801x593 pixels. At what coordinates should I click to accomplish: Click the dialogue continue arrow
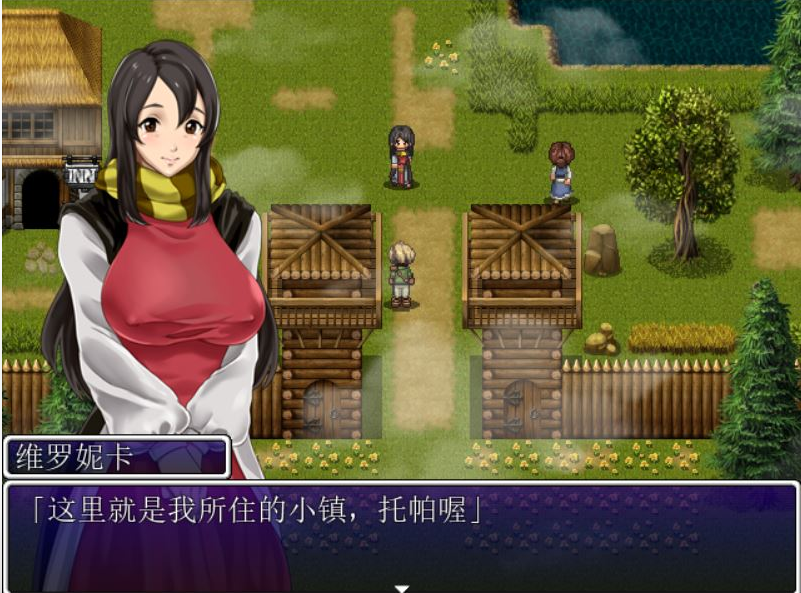401,587
